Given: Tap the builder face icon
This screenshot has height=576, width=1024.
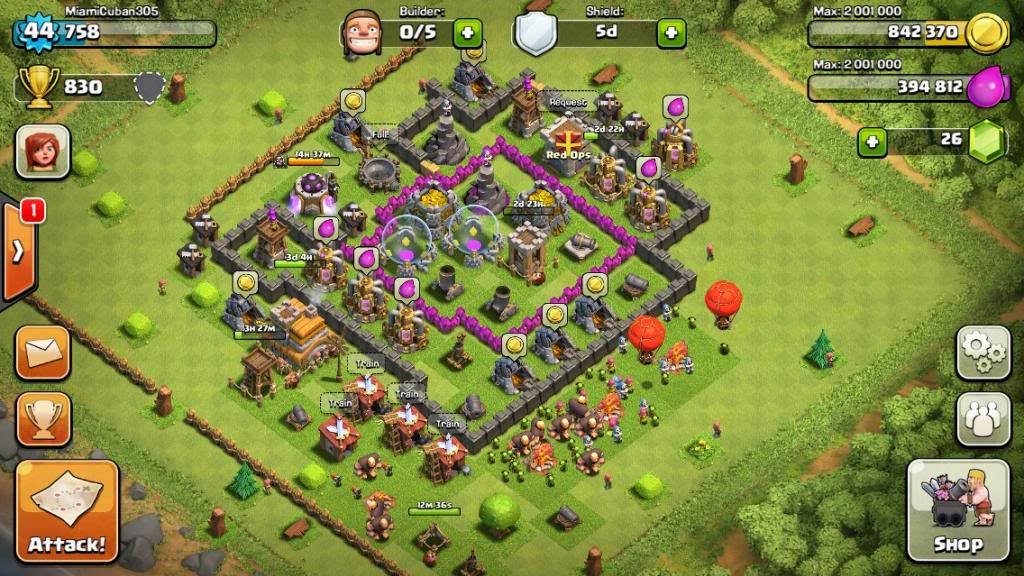Looking at the screenshot, I should [362, 33].
